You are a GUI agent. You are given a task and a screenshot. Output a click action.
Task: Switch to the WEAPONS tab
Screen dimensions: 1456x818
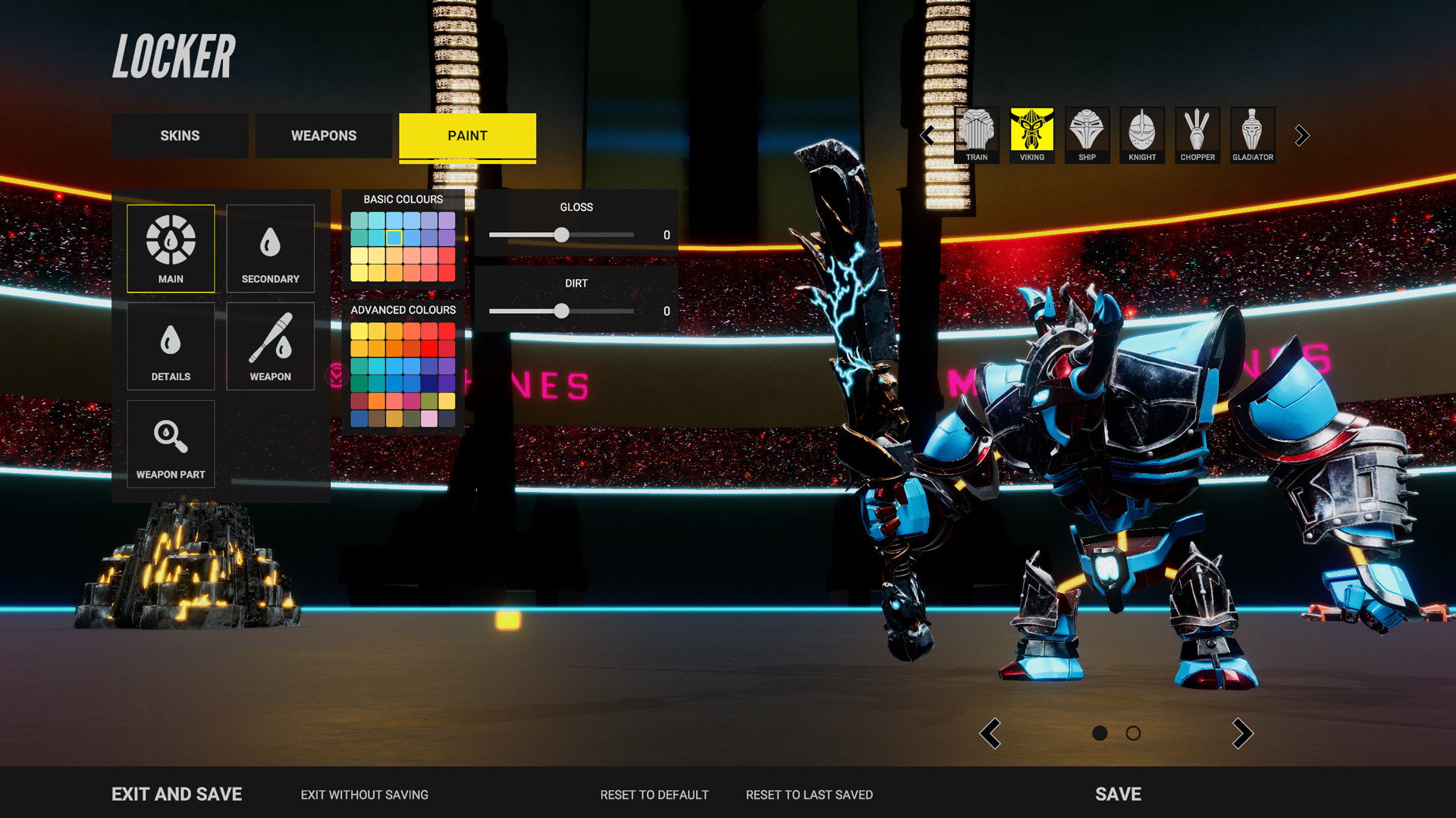(323, 136)
